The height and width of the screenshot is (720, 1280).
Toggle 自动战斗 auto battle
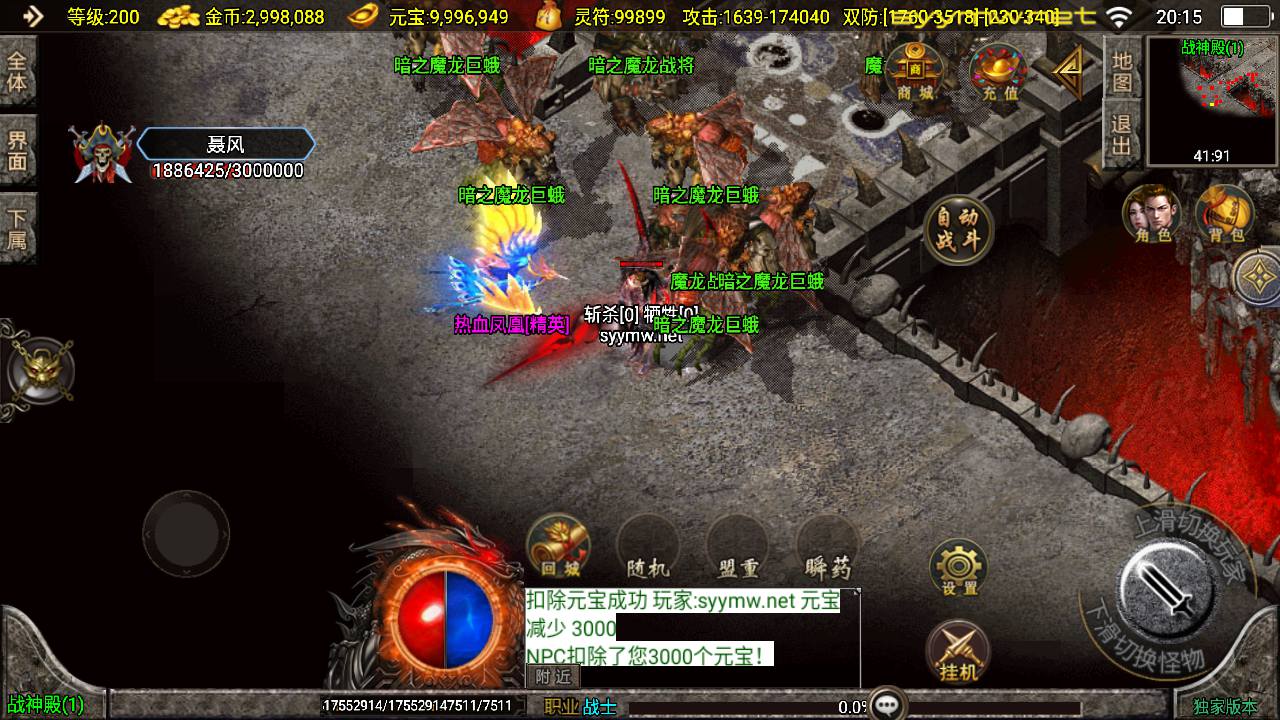point(958,229)
